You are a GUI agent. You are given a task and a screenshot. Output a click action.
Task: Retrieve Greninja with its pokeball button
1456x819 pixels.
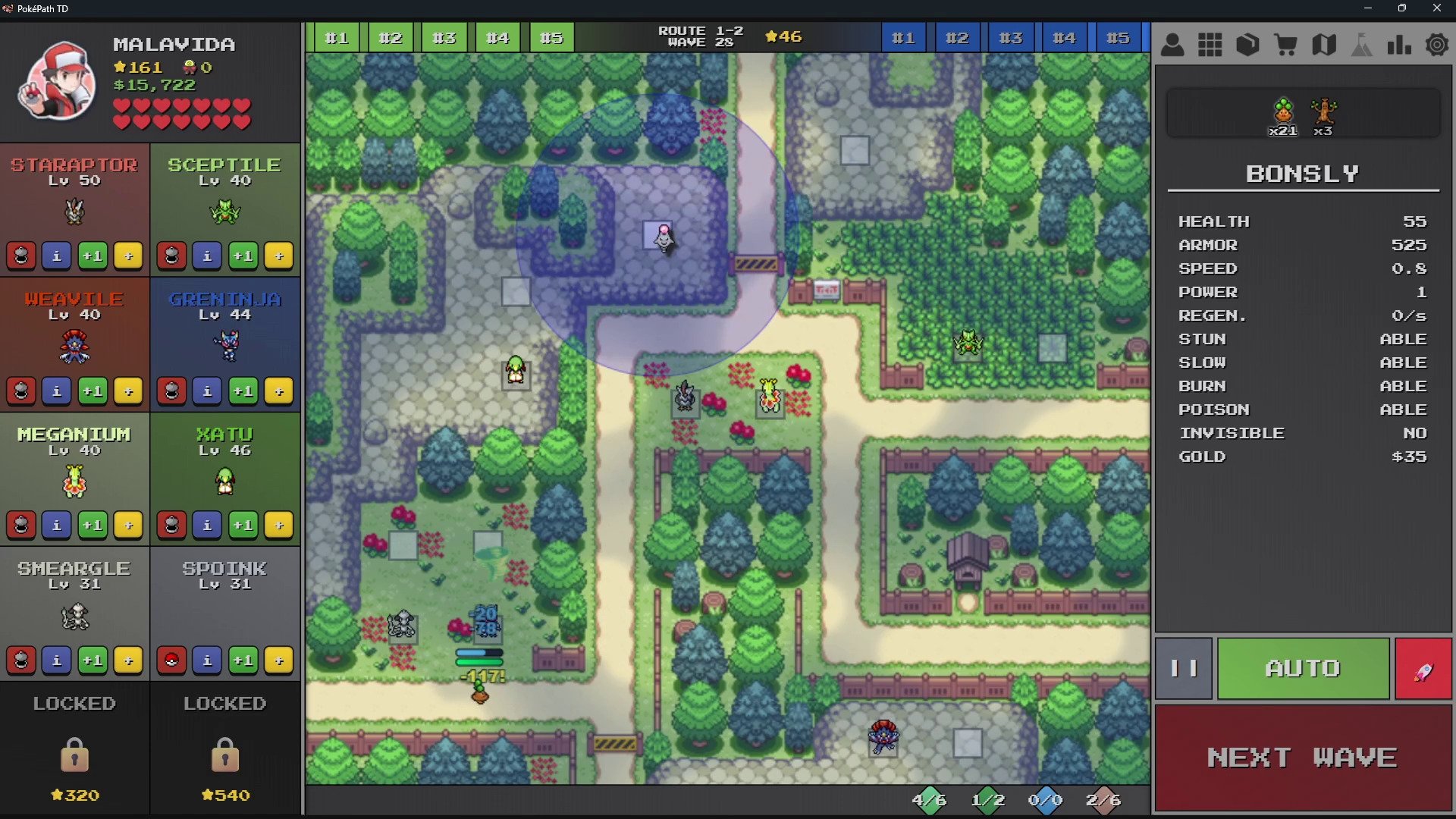click(171, 391)
